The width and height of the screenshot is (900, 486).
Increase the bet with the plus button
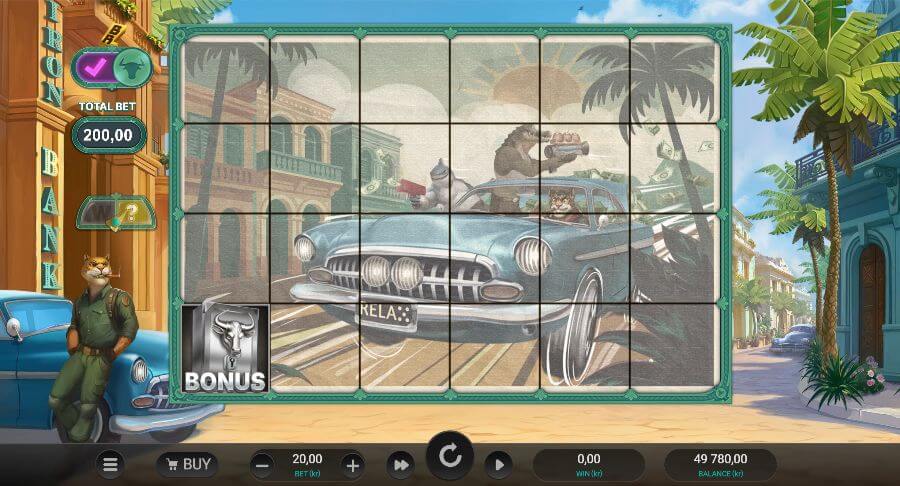(x=352, y=464)
